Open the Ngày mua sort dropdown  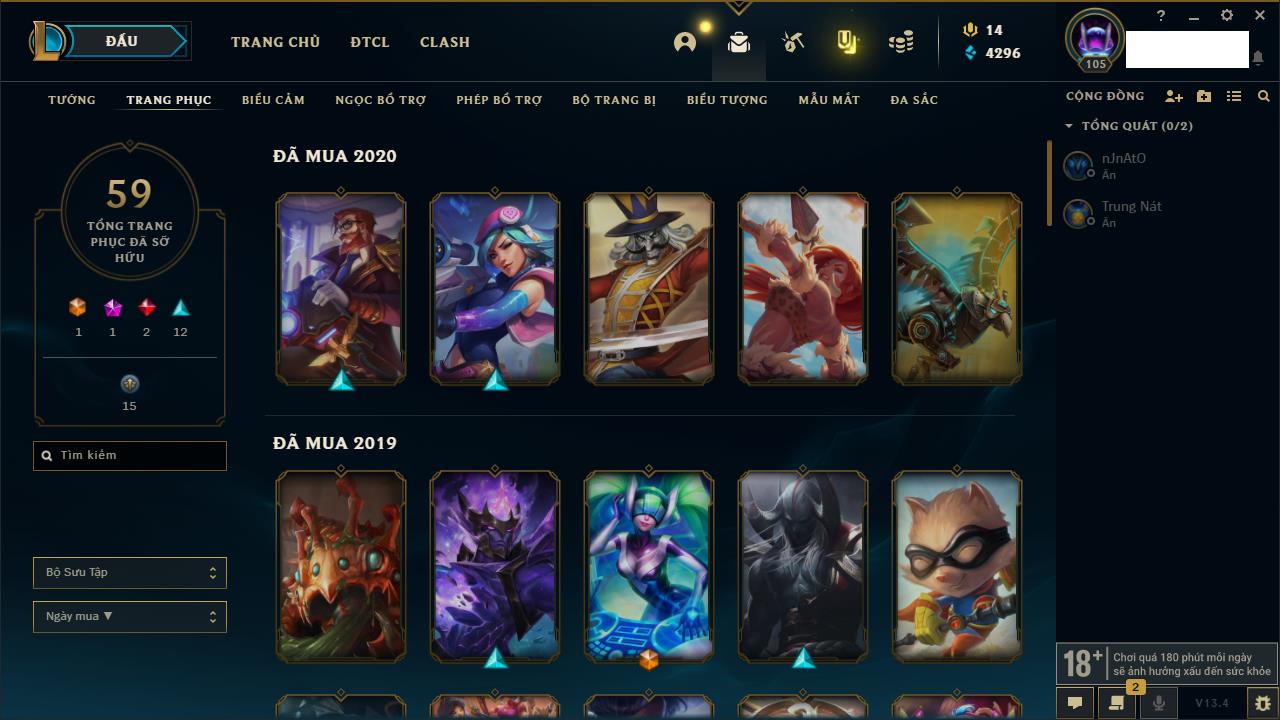[x=130, y=617]
